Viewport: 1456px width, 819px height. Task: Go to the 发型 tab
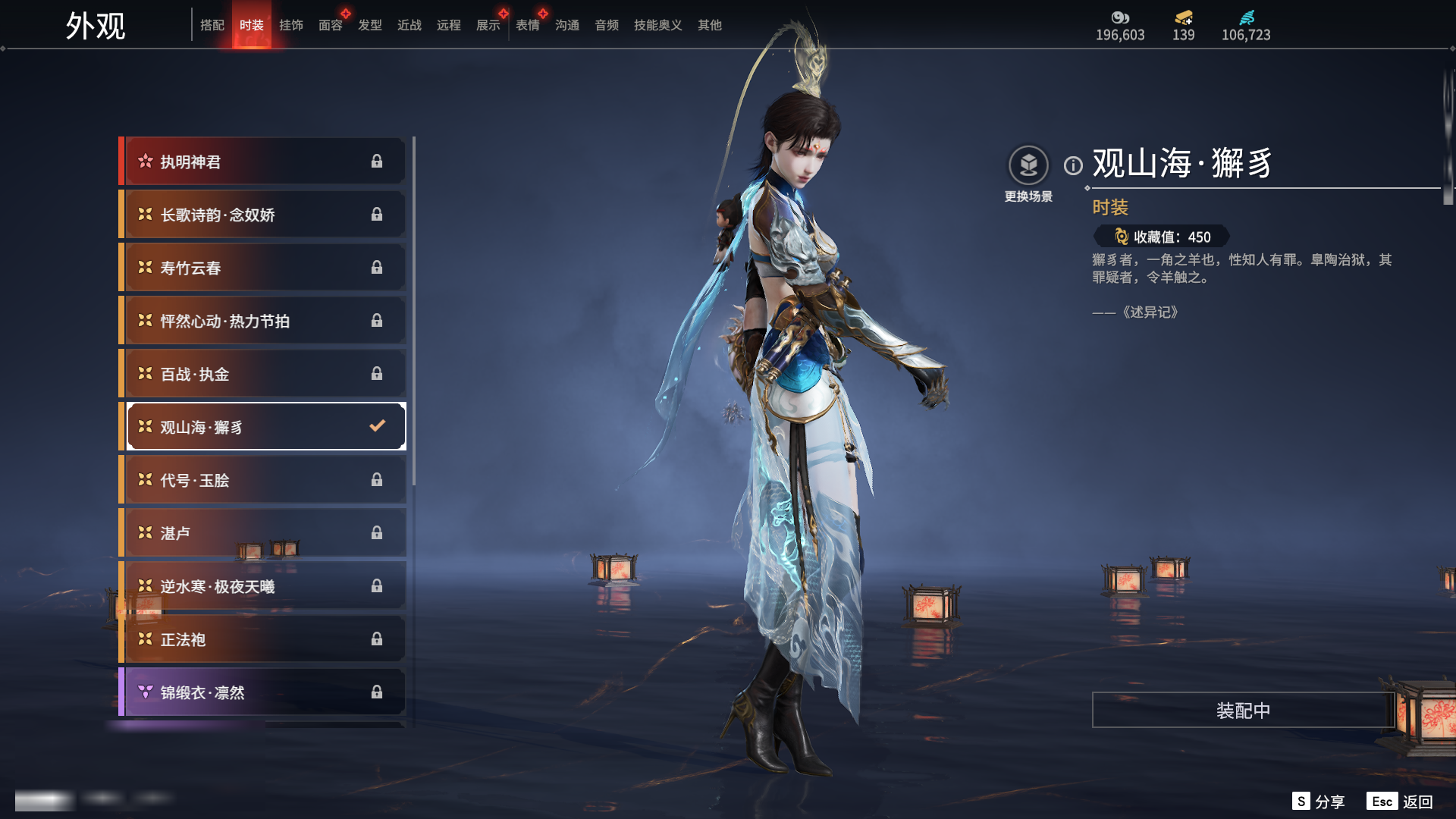click(370, 25)
